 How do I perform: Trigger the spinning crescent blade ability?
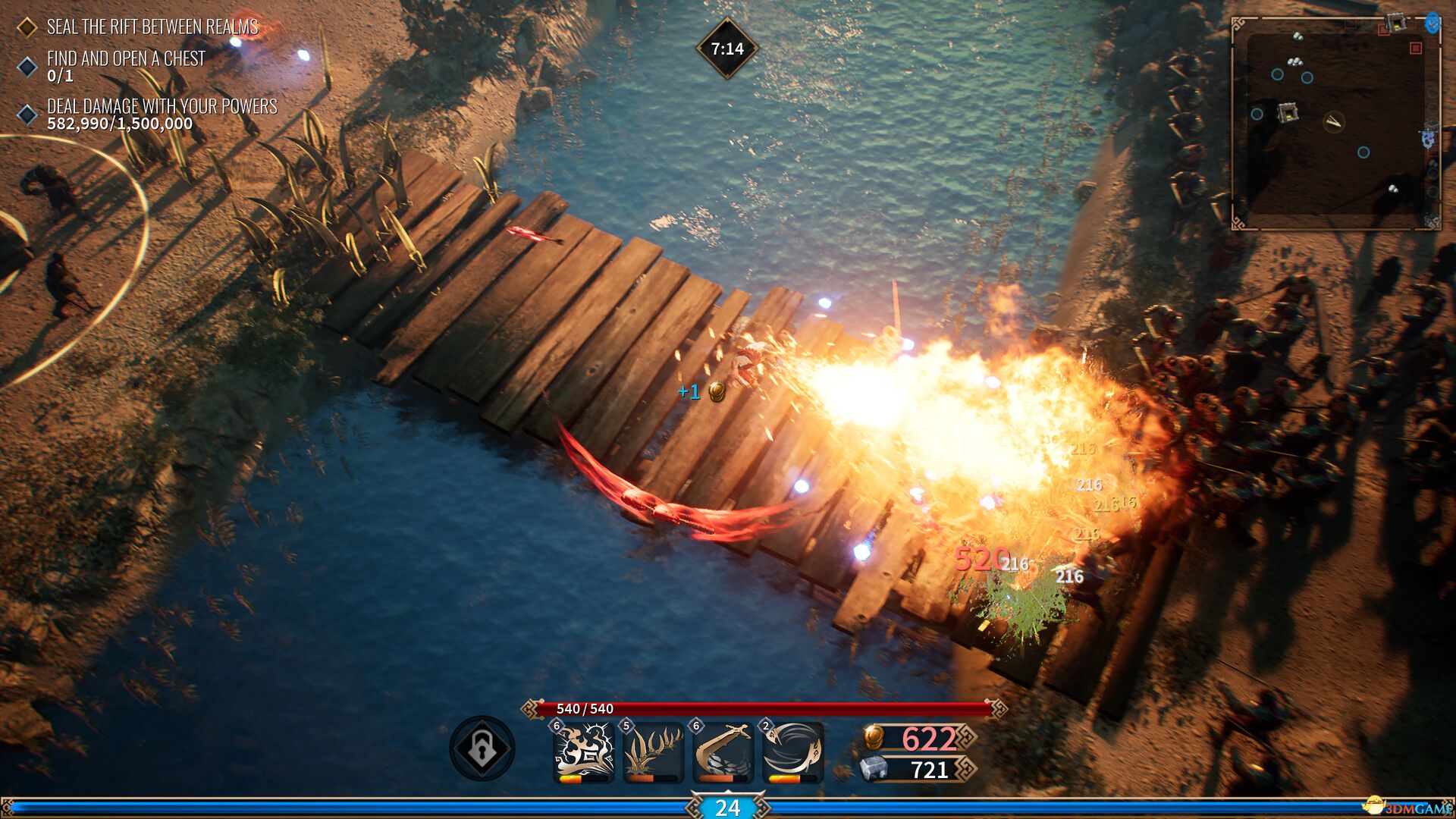click(792, 751)
